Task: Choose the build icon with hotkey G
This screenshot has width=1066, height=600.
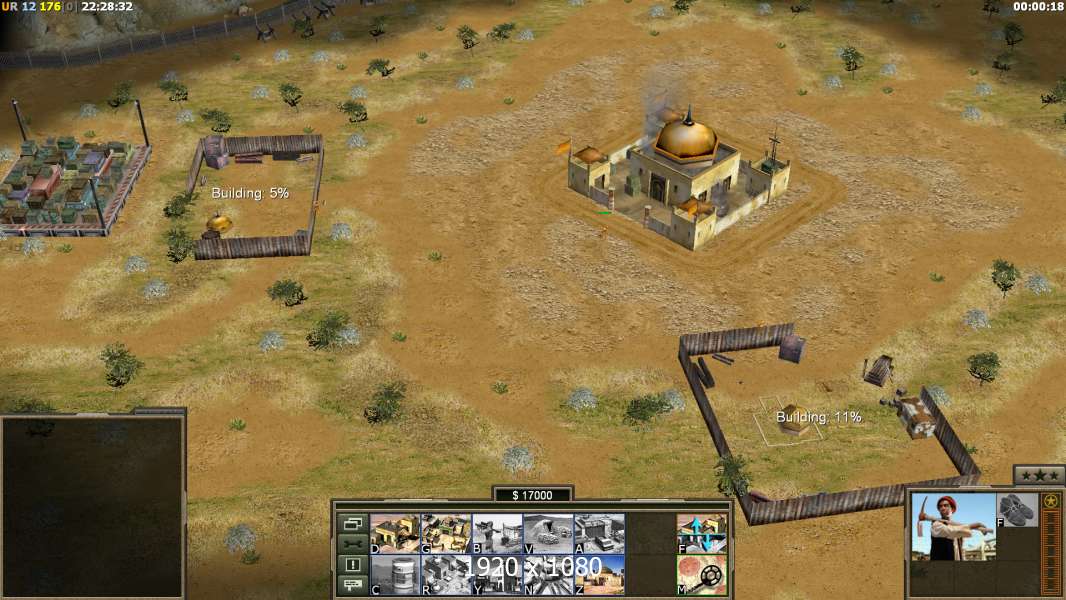Action: coord(446,533)
